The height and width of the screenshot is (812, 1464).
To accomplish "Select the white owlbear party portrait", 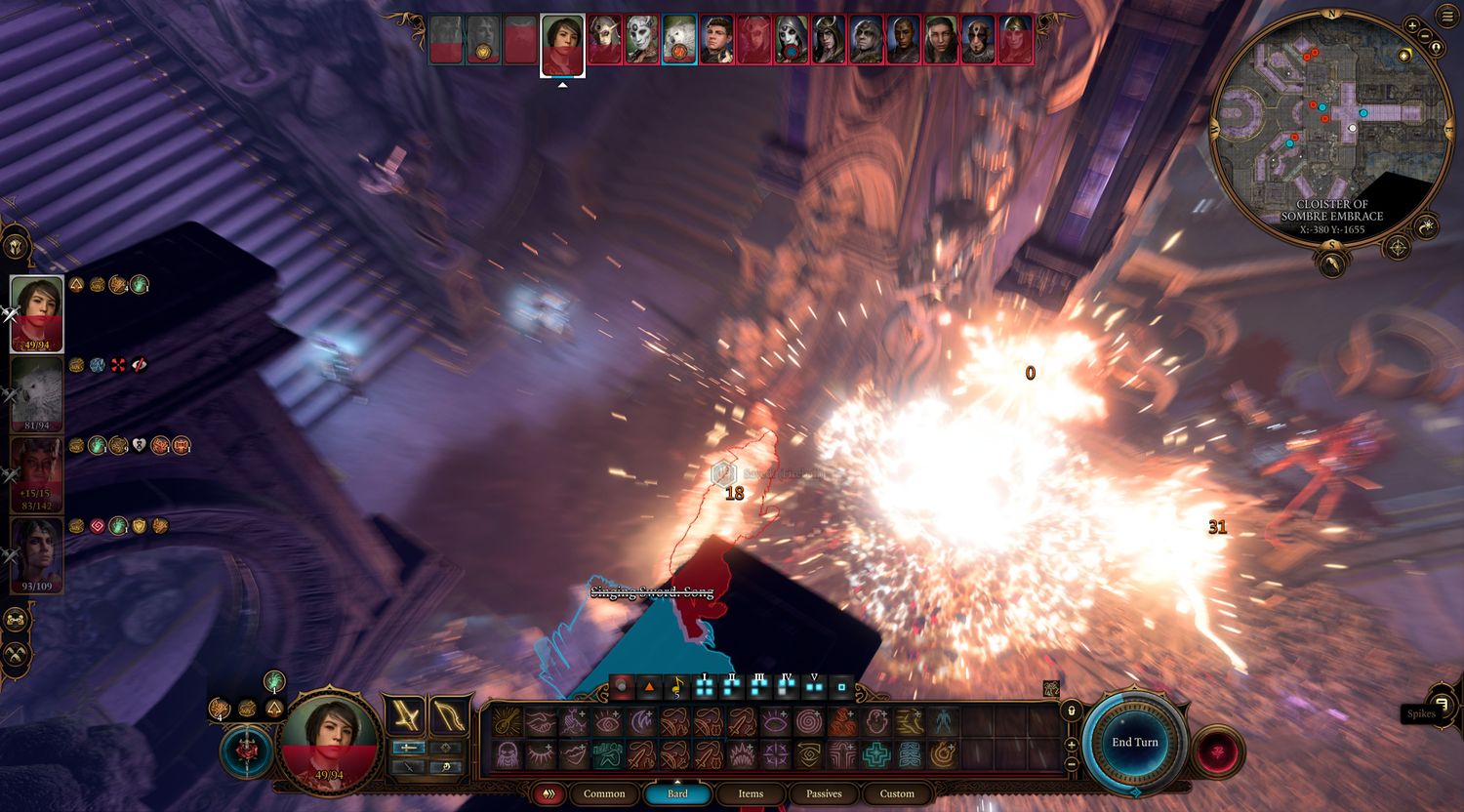I will tap(37, 394).
